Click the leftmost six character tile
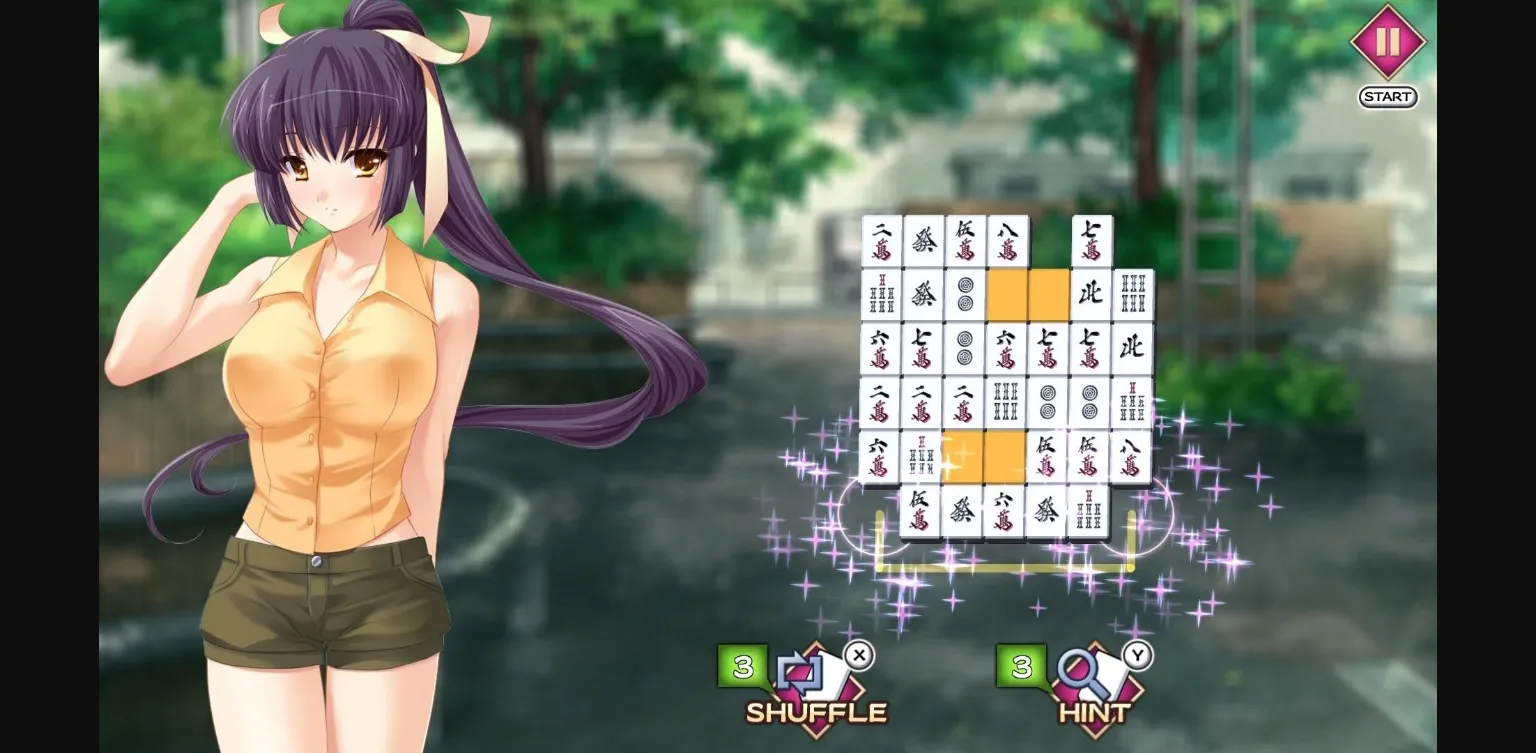1536x753 pixels. pyautogui.click(x=880, y=347)
